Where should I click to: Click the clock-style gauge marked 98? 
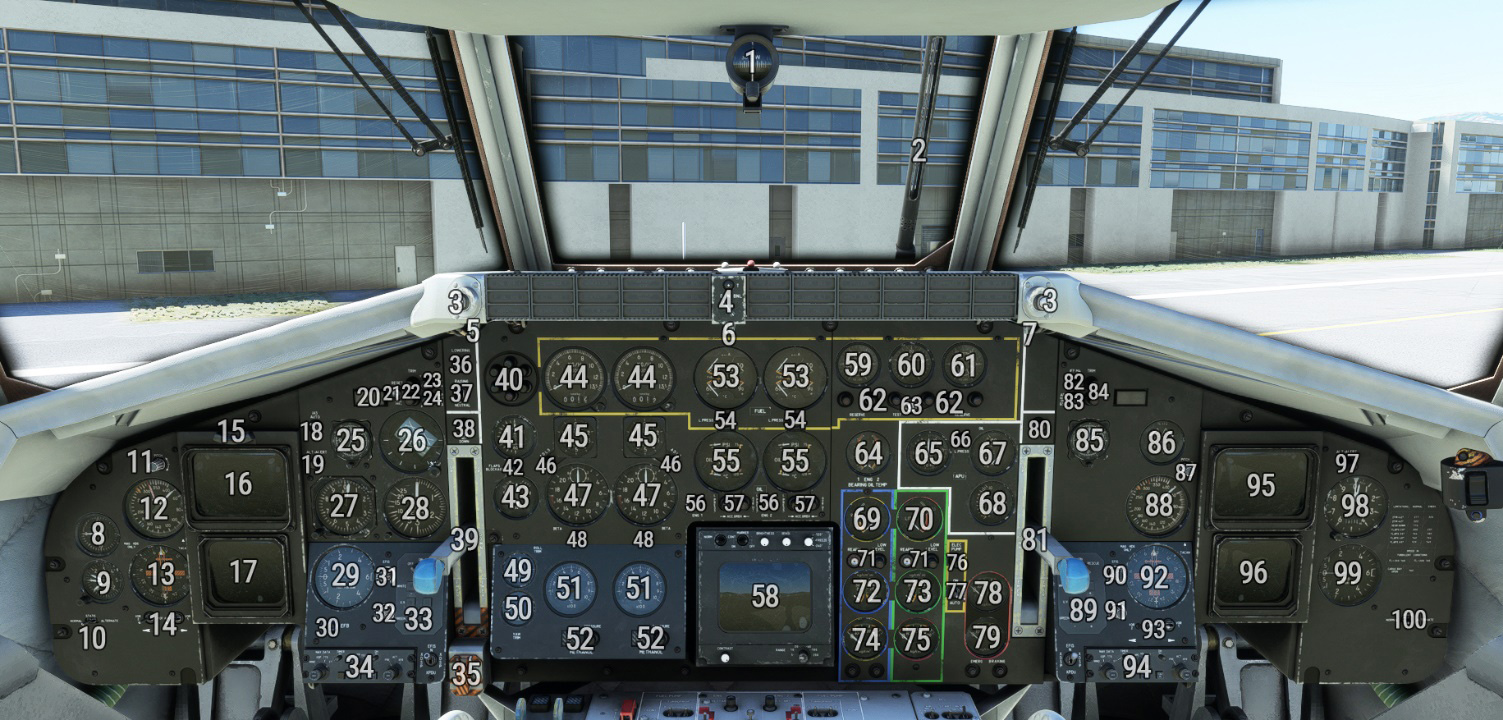[1355, 506]
